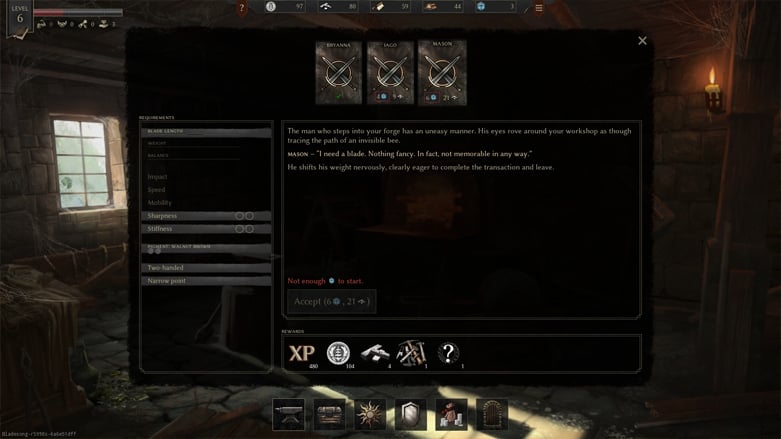The image size is (781, 439).
Task: Click the sun emblem toolbar icon
Action: pos(370,414)
